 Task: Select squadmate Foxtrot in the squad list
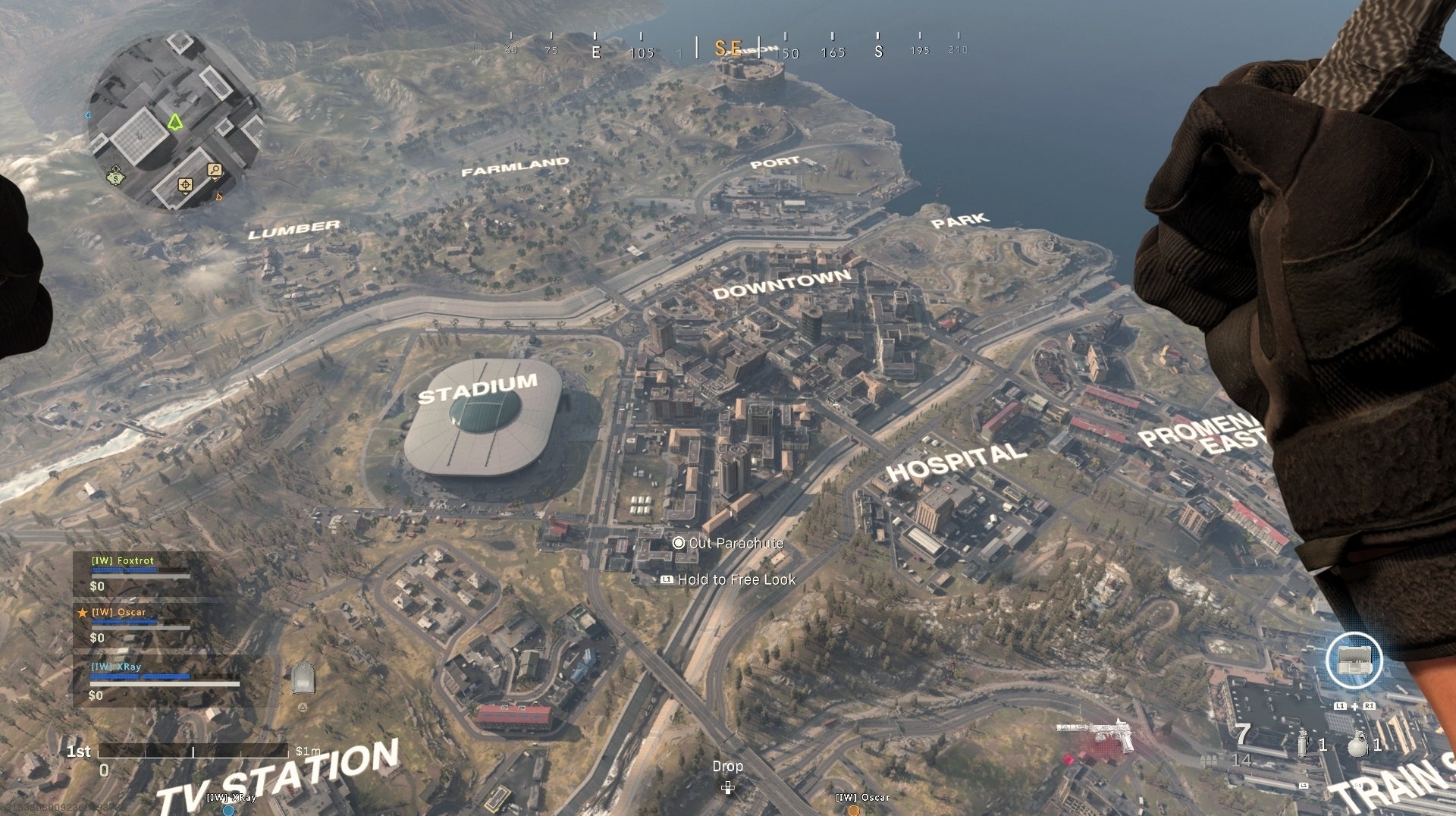pyautogui.click(x=123, y=560)
